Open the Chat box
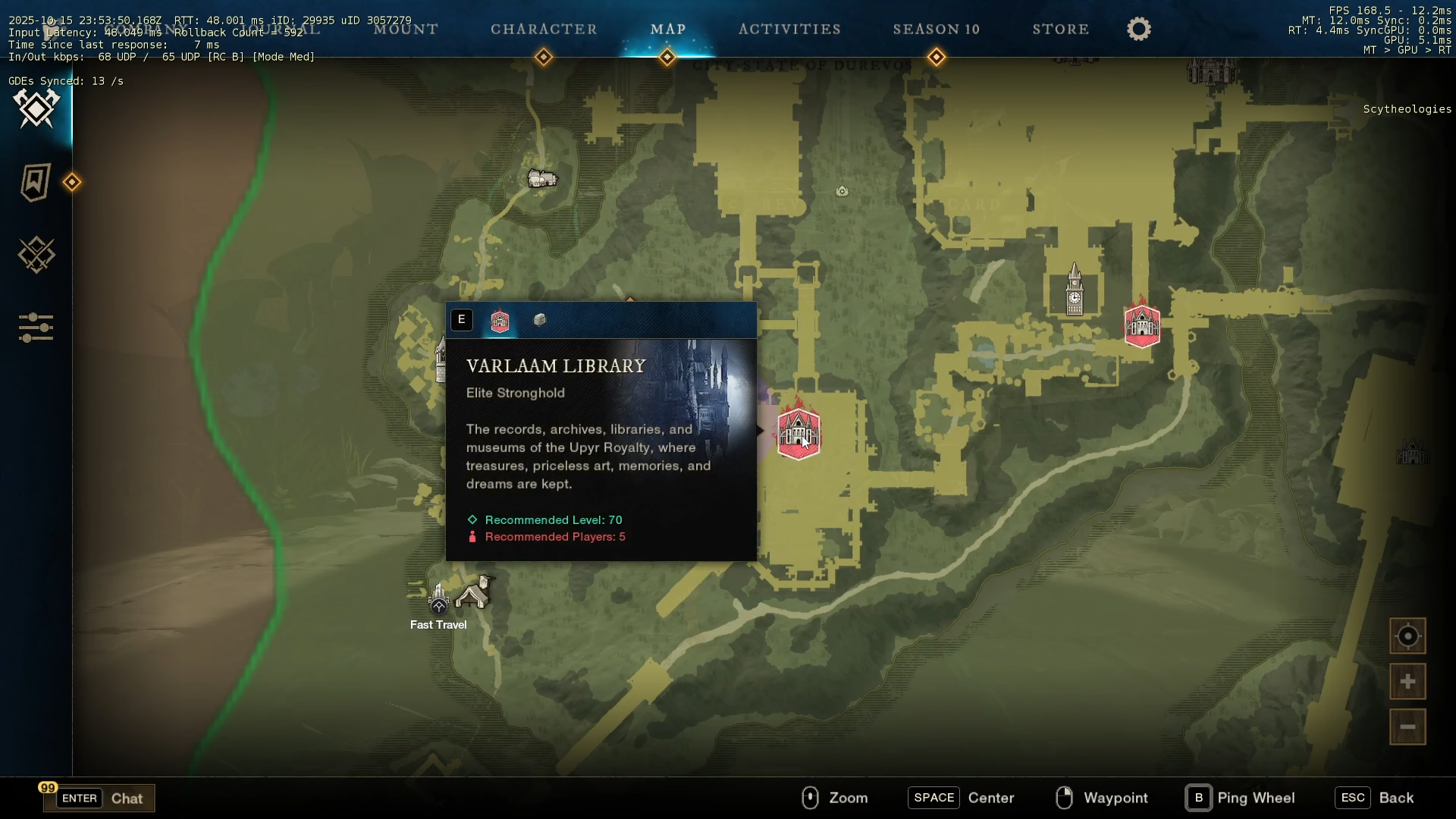 [99, 798]
